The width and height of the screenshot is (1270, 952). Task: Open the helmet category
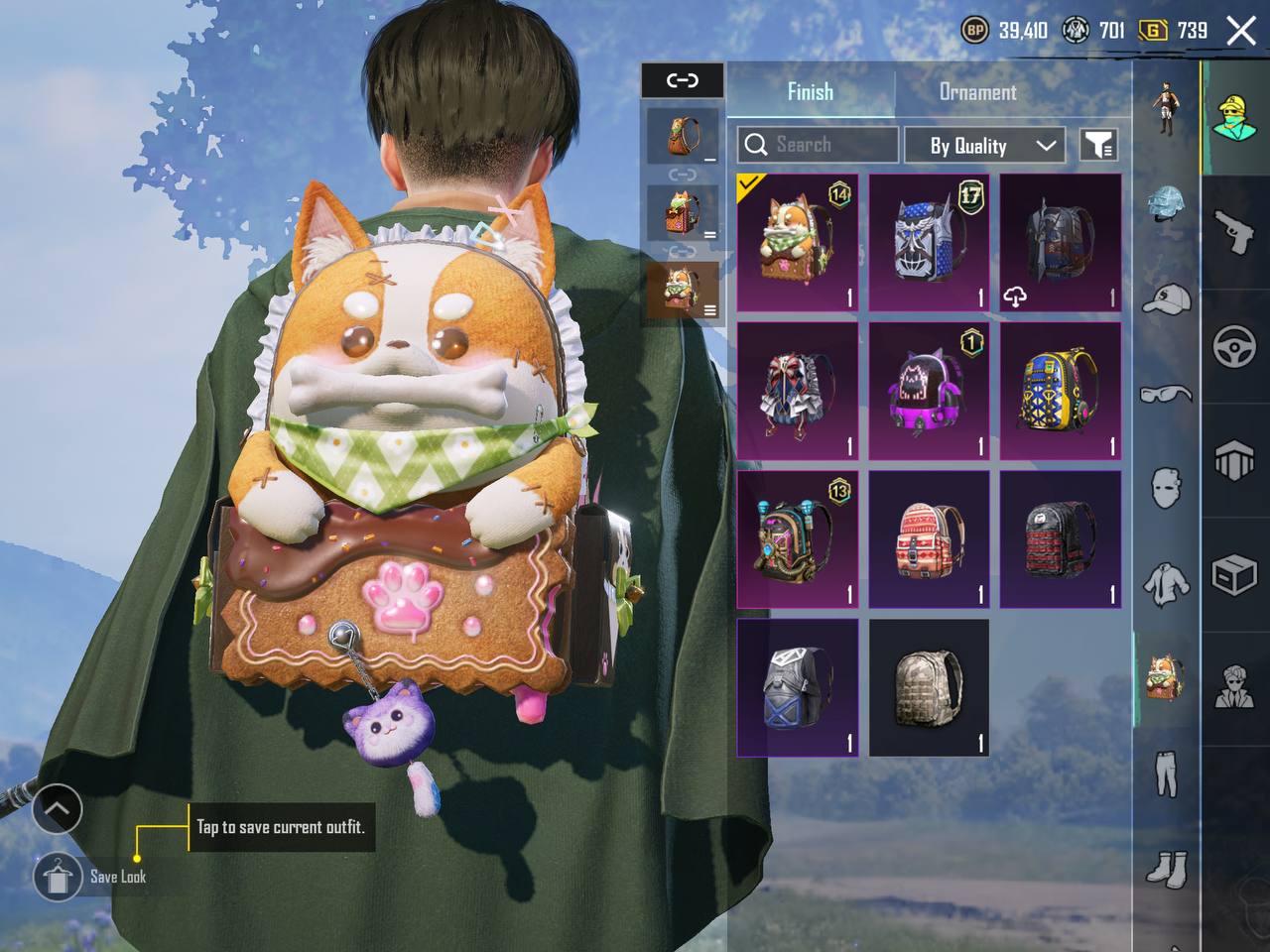pyautogui.click(x=1166, y=203)
